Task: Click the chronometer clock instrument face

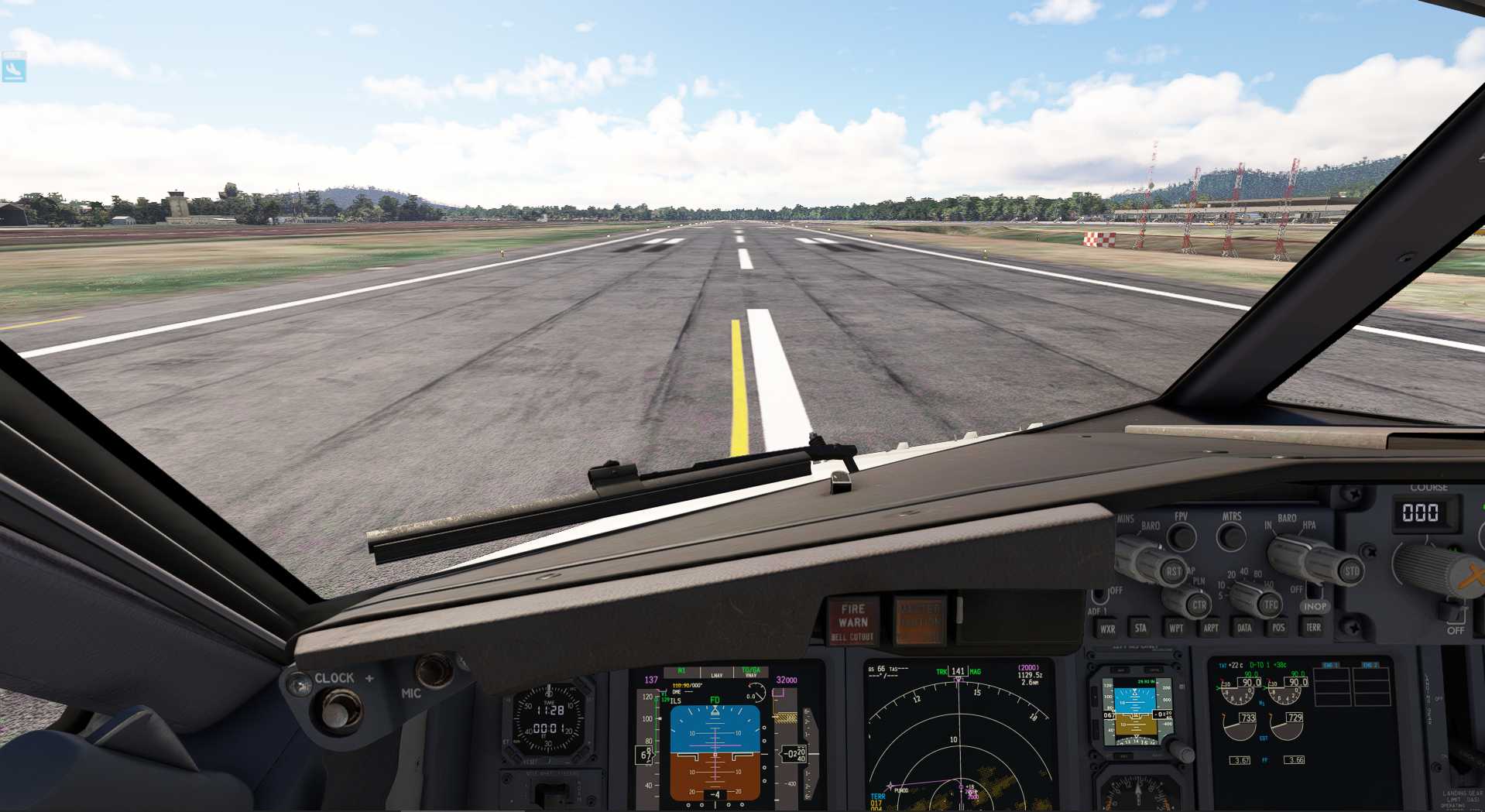Action: point(549,720)
